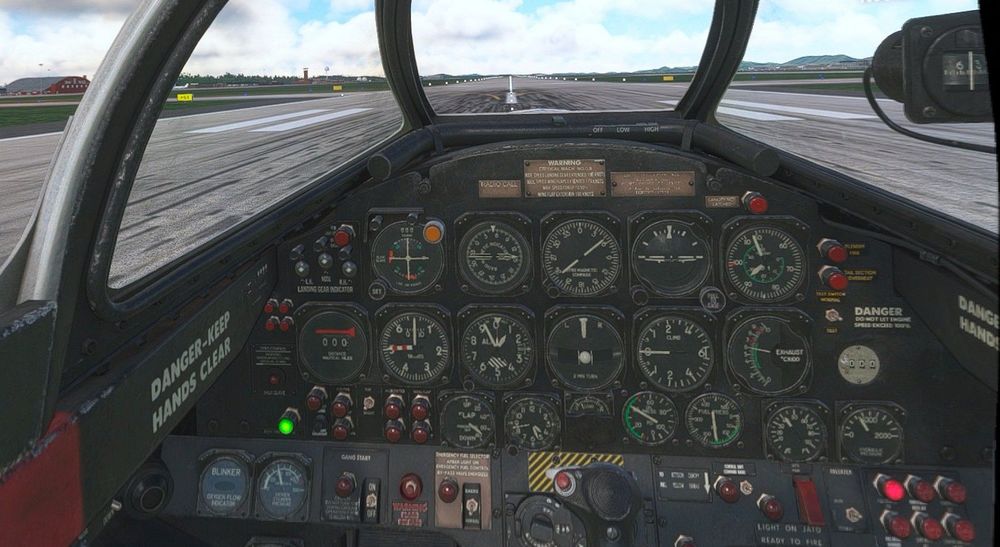This screenshot has width=1000, height=547.
Task: Push the Canopy Not Latched red warning light
Action: click(755, 203)
